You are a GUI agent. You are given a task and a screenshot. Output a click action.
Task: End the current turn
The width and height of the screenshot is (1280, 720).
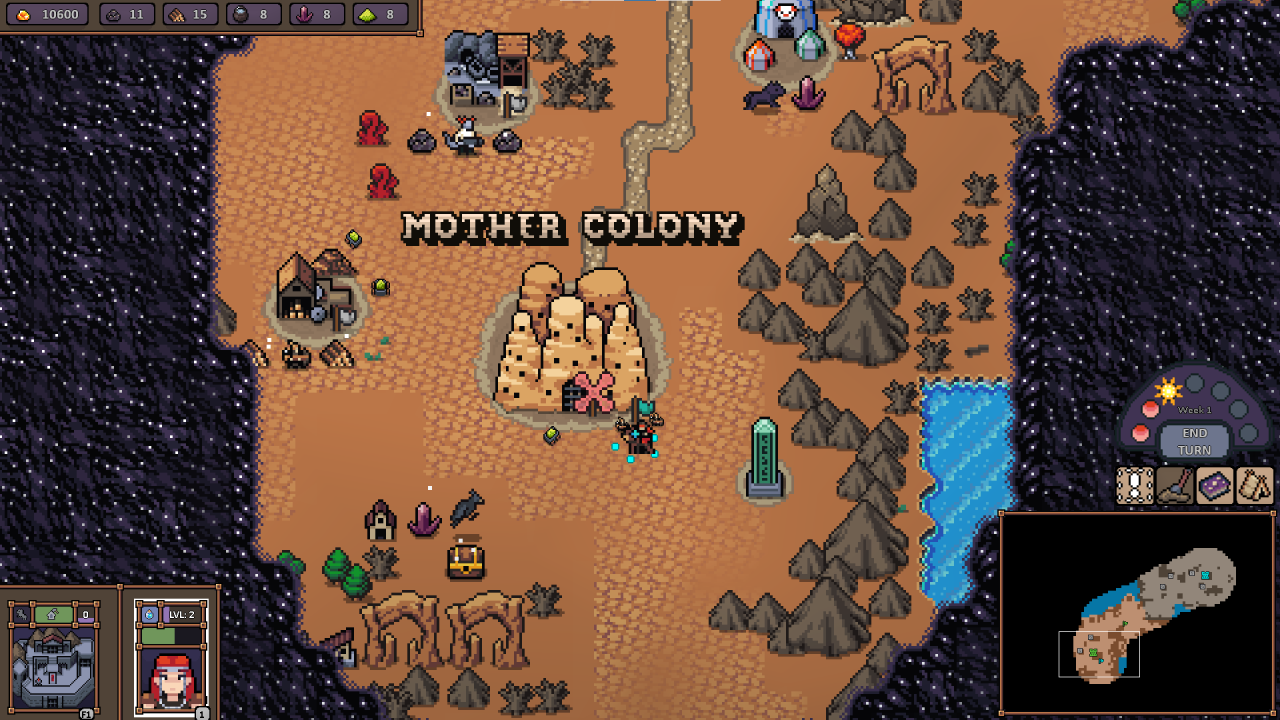point(1194,441)
